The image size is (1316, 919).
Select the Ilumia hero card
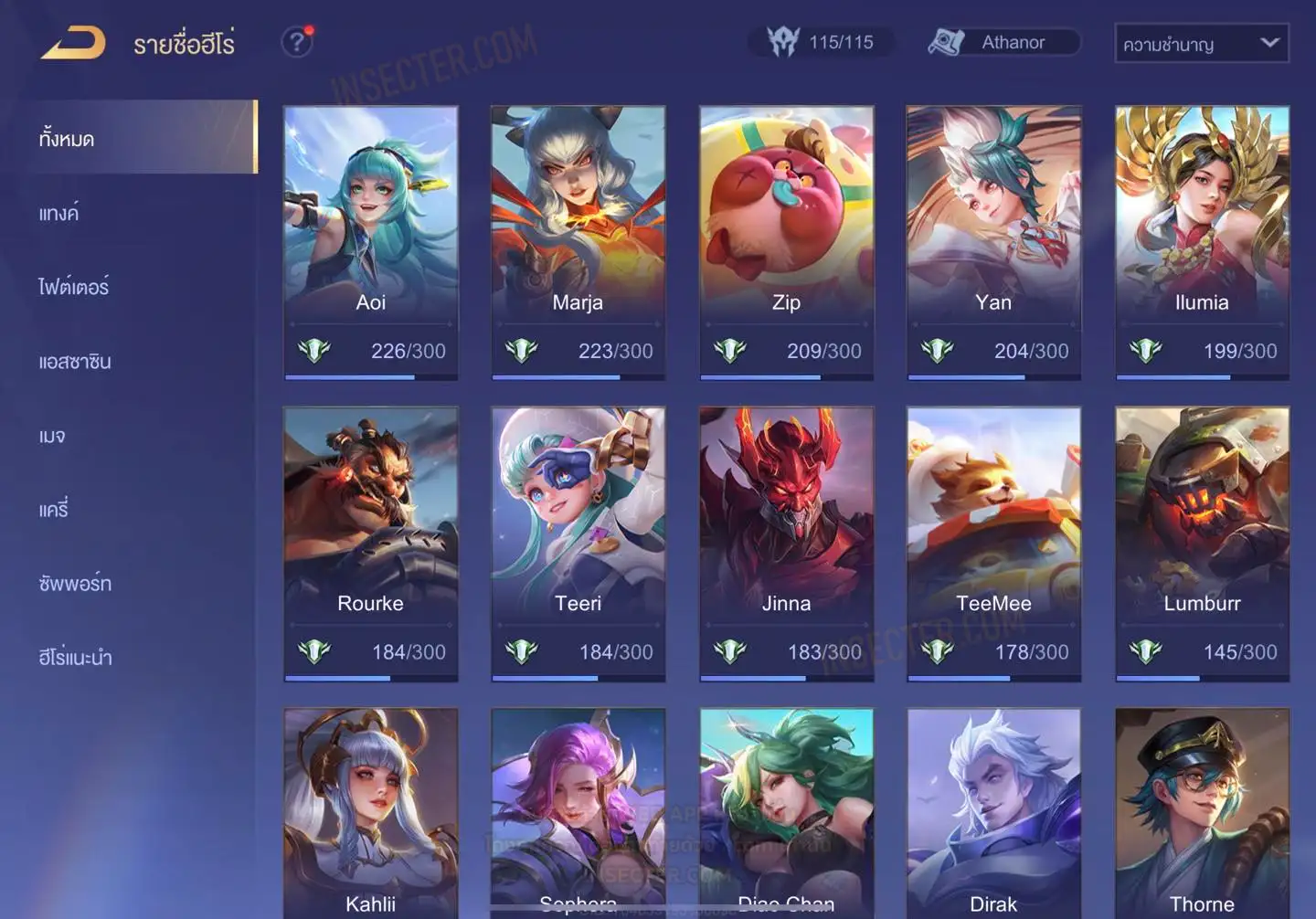1202,241
